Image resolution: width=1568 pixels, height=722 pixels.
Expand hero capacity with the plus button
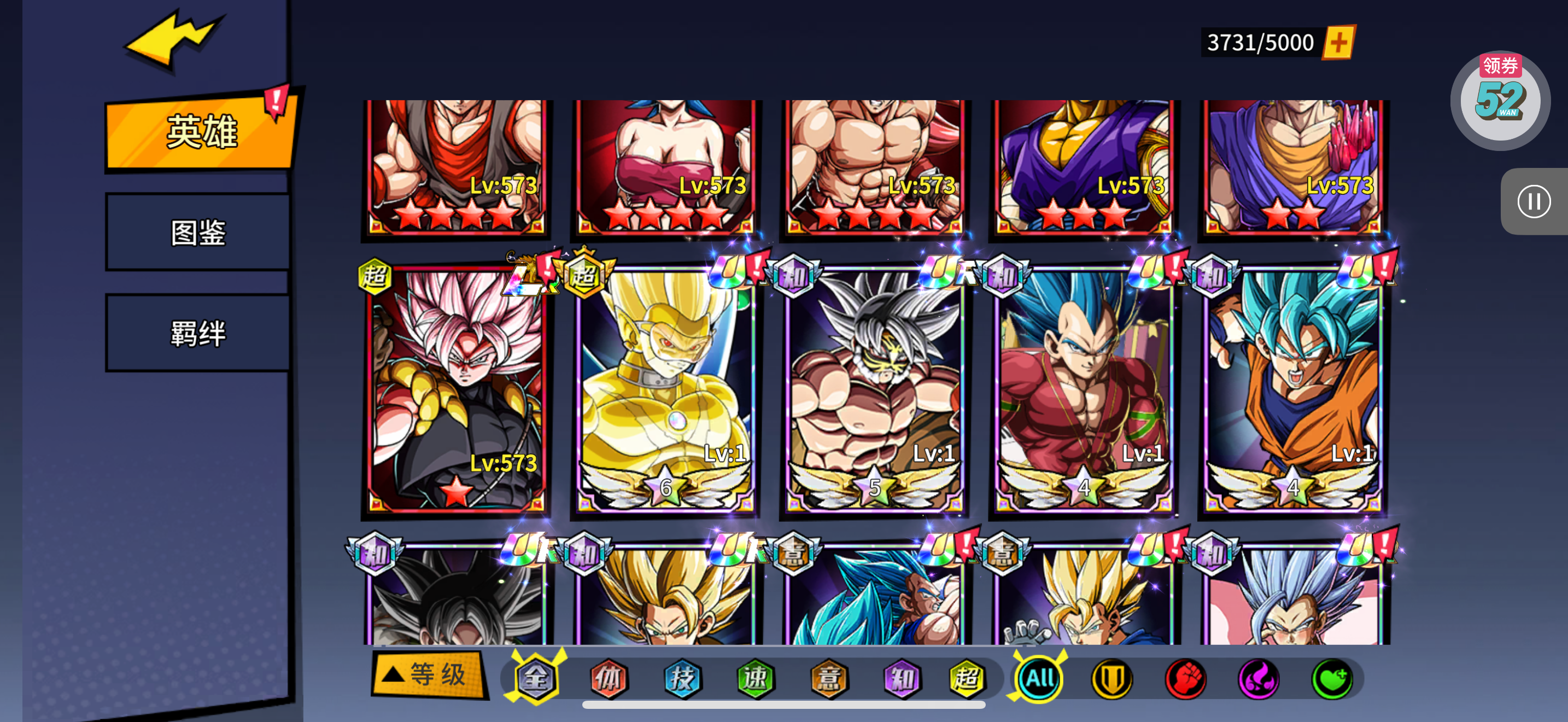1338,43
